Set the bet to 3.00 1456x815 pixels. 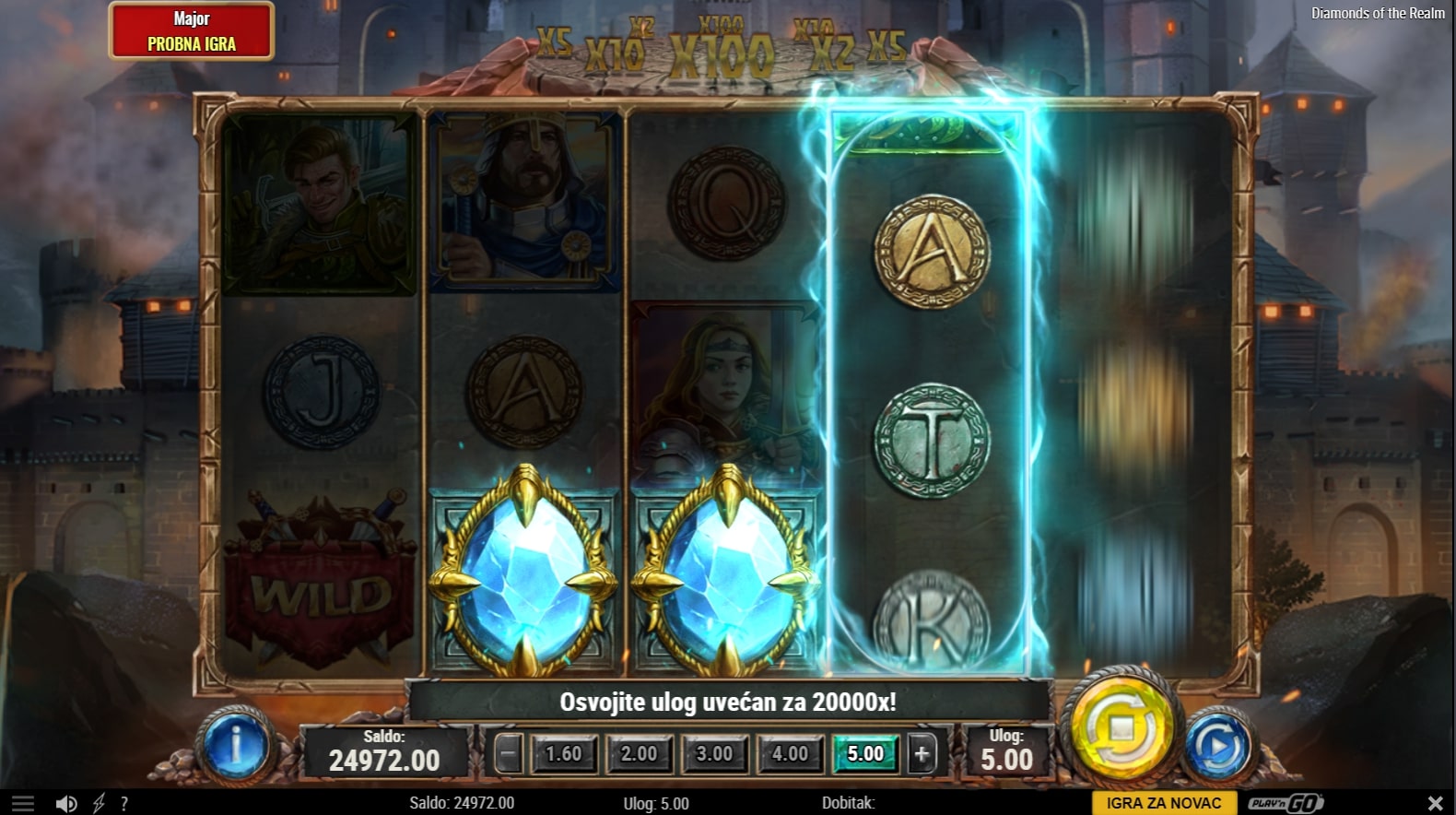[x=714, y=754]
